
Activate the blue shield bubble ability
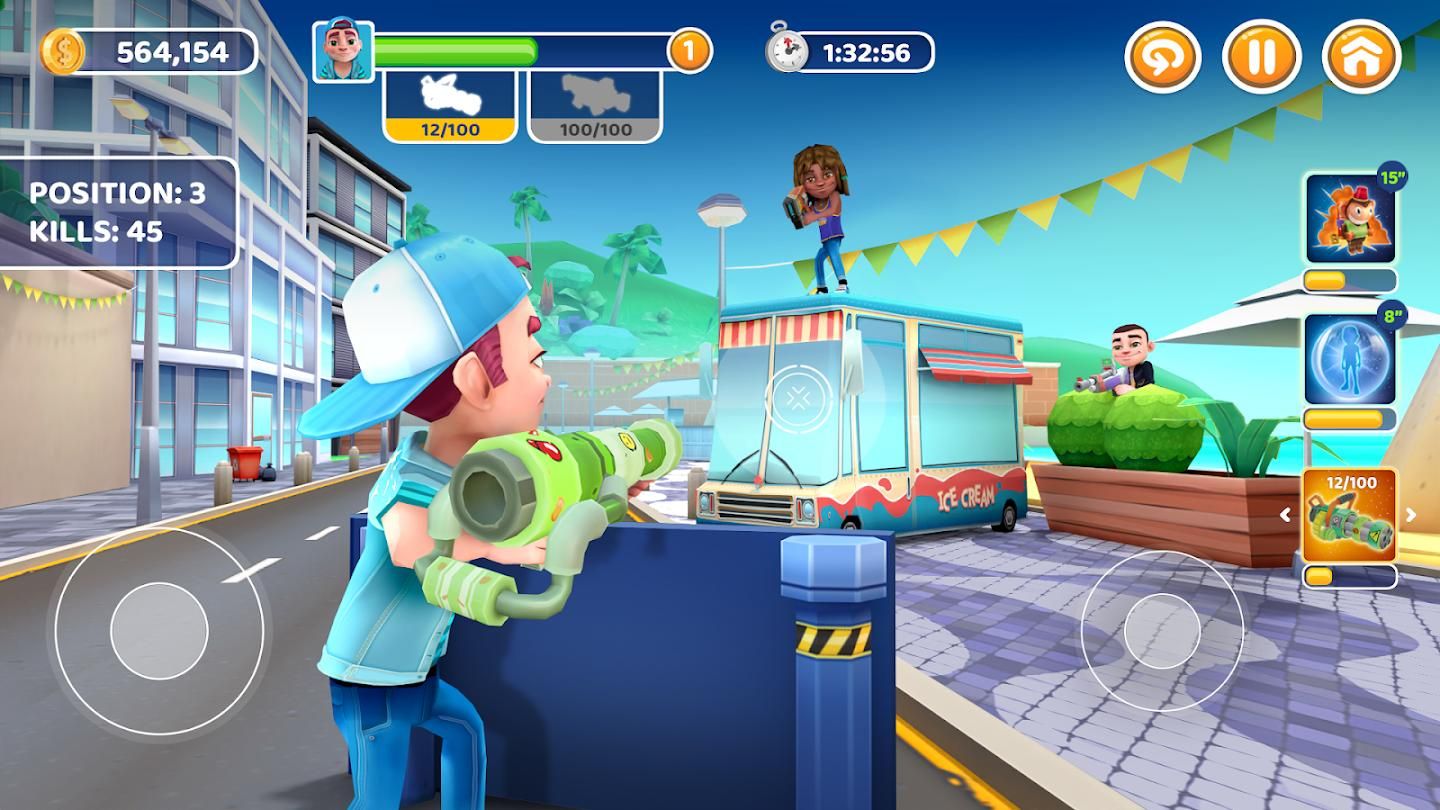tap(1350, 358)
